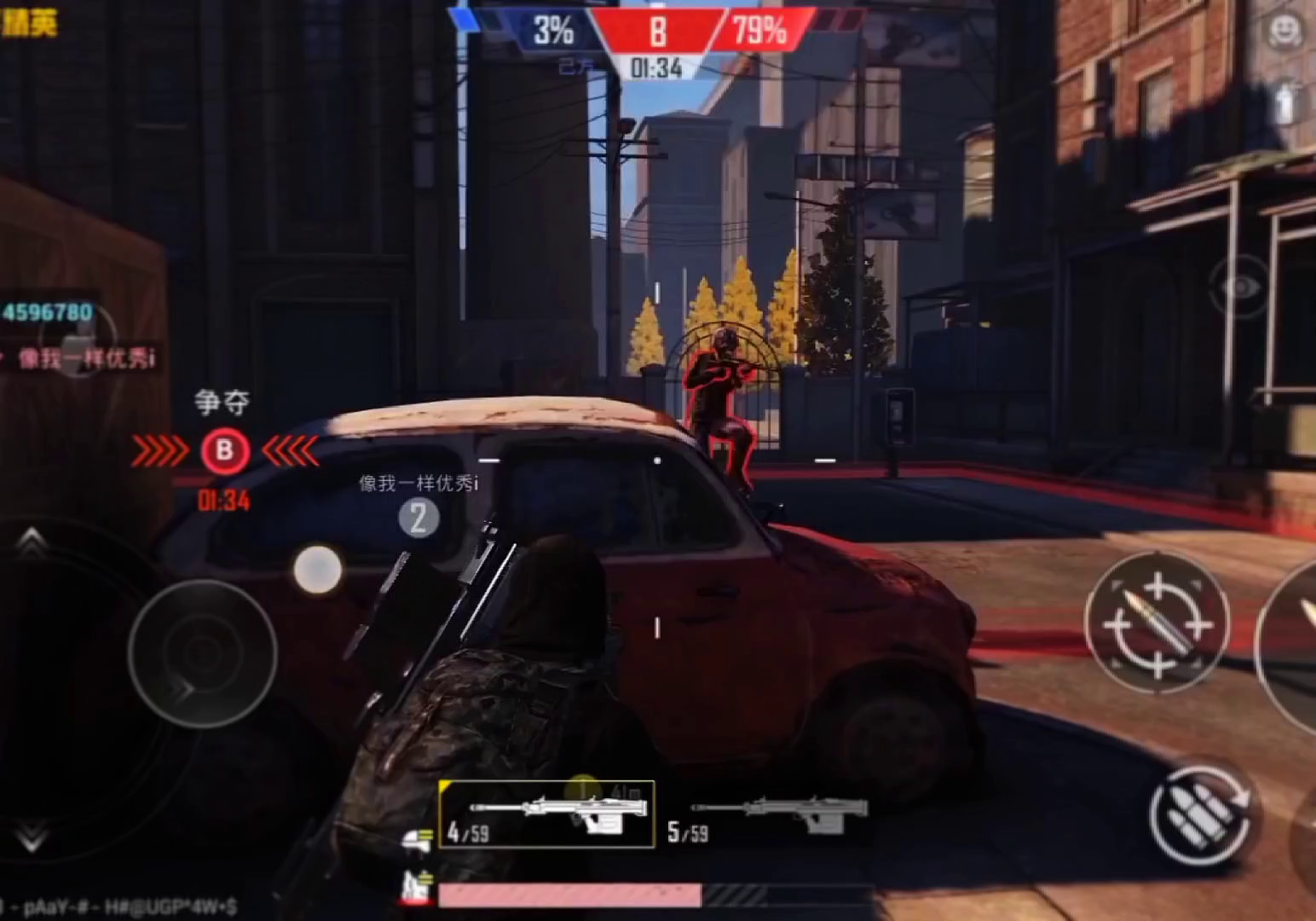Select the highlighted primary rifle slot
Screen dimensions: 1316x921
(547, 814)
